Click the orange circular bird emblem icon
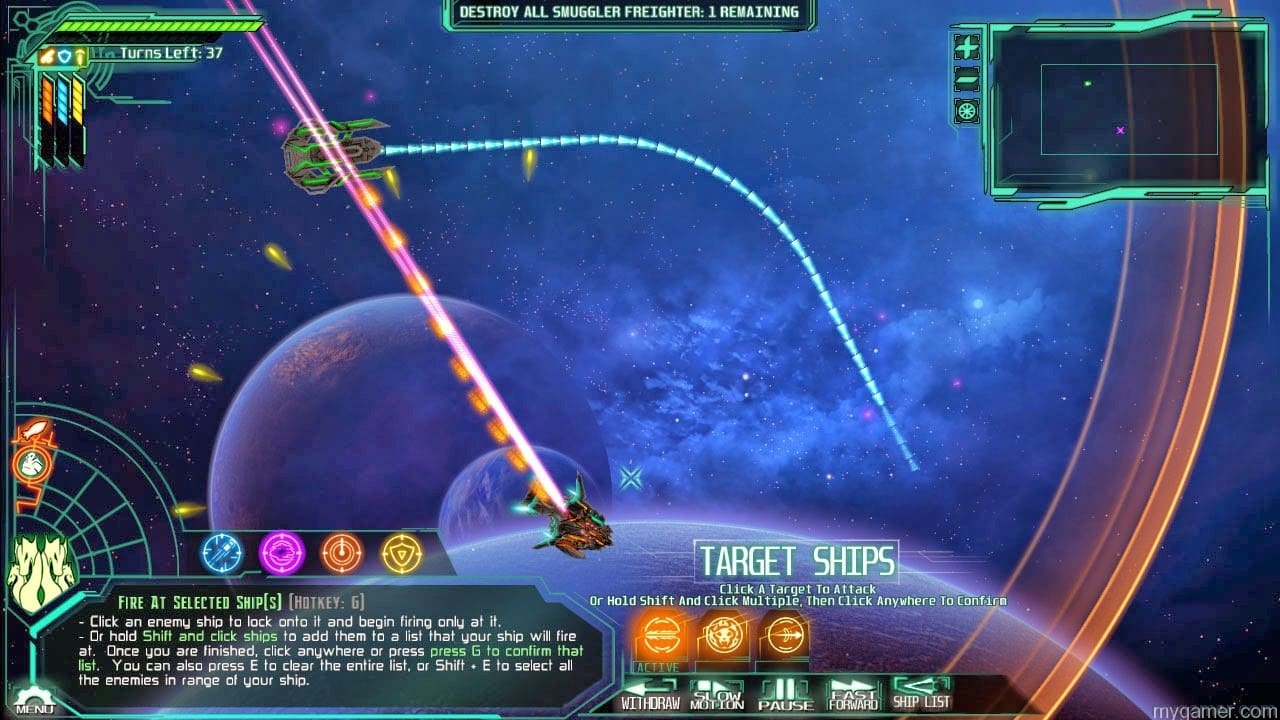 [x=32, y=465]
